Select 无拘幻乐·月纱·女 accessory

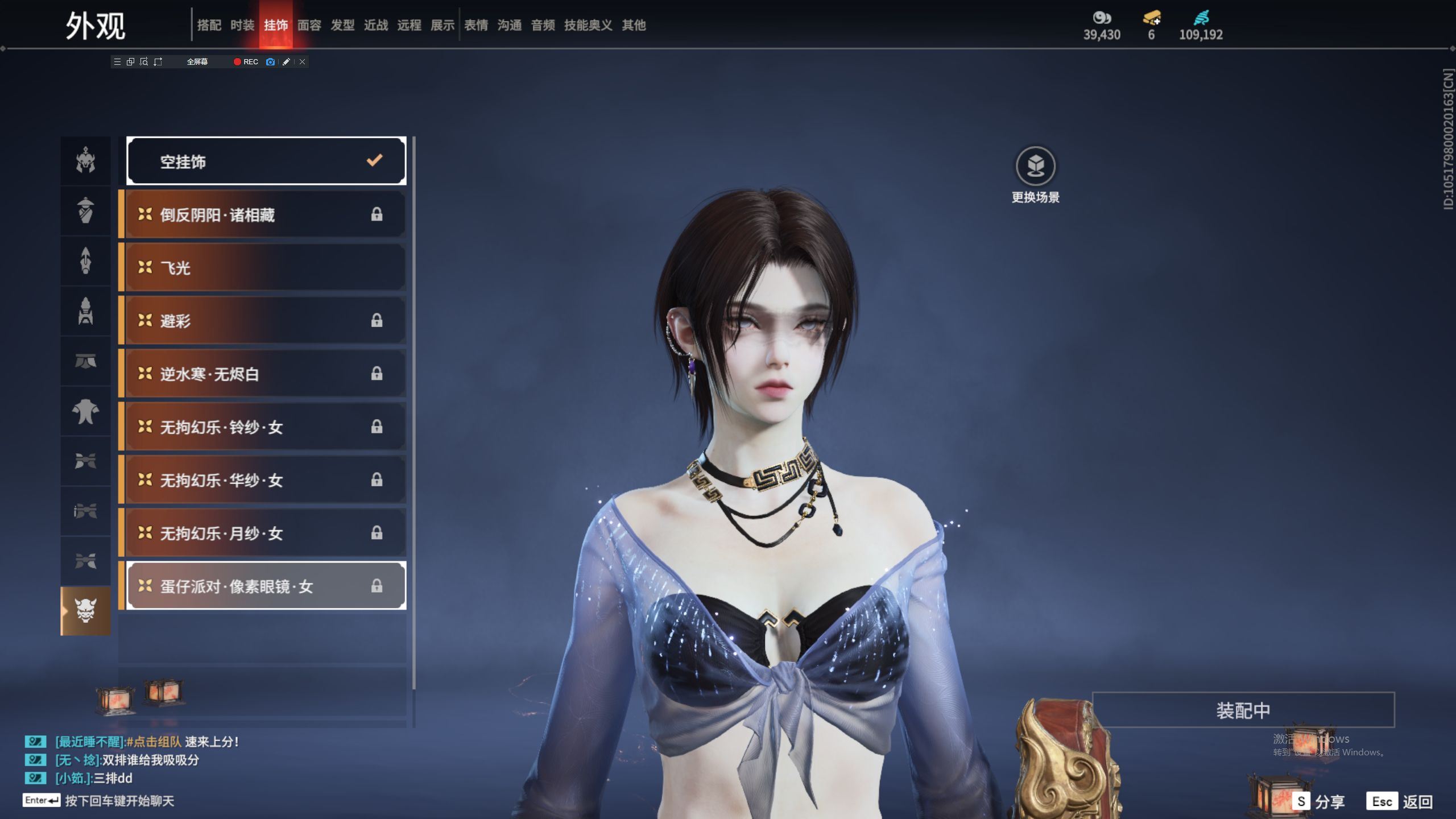265,533
